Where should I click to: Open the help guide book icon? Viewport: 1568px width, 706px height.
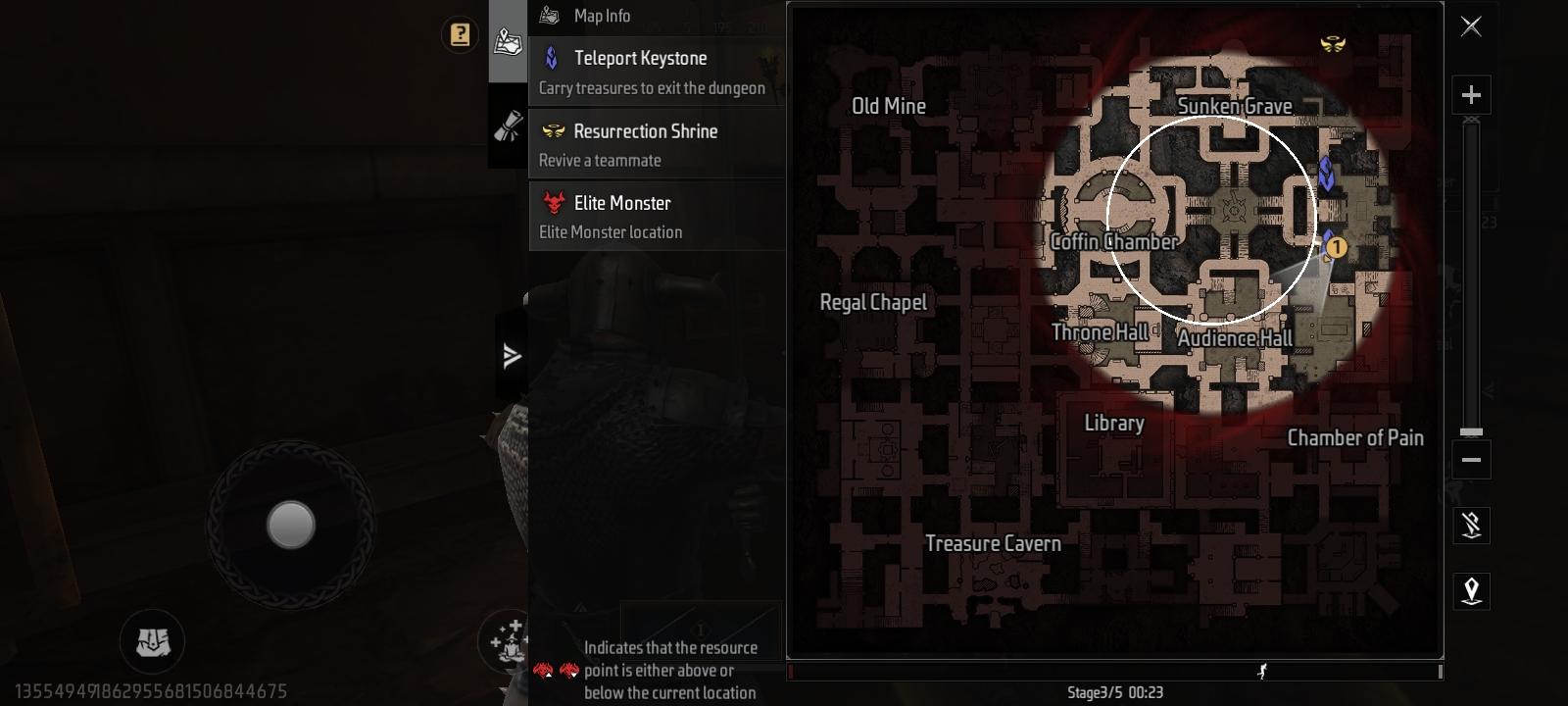point(460,35)
